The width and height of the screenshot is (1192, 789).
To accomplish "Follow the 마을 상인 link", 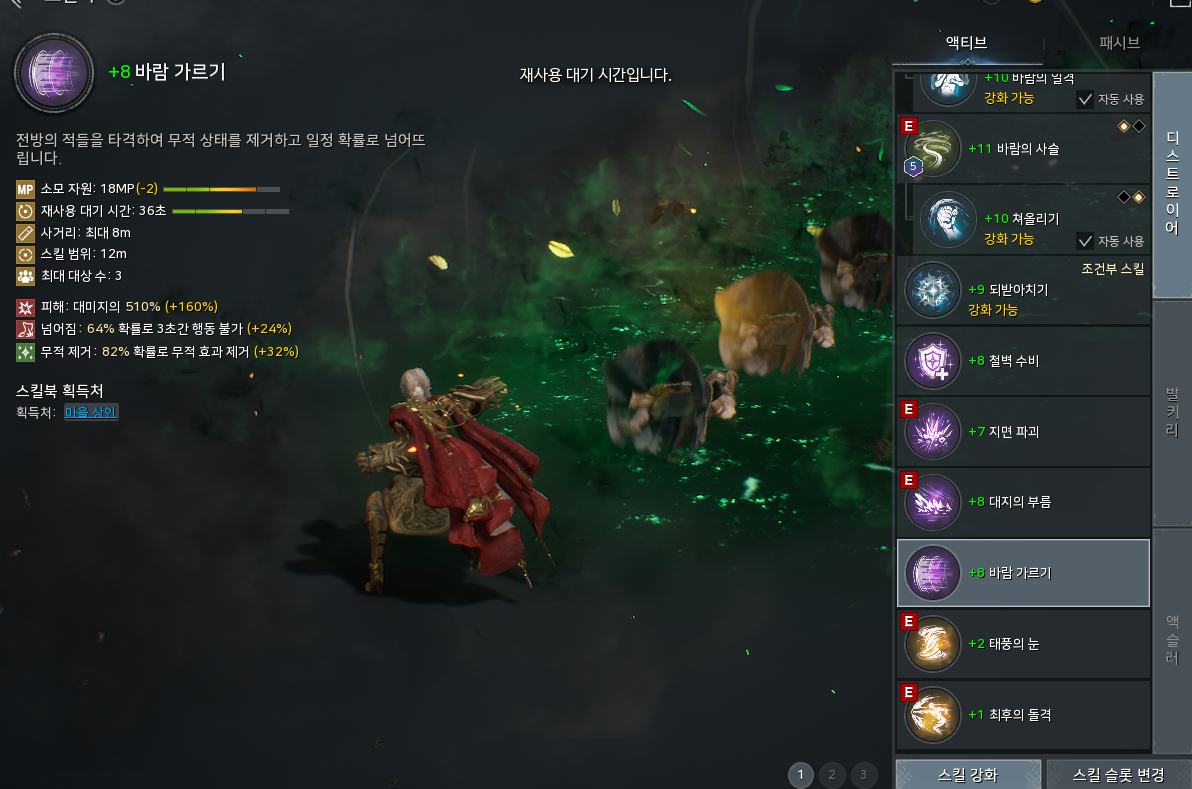I will 91,412.
